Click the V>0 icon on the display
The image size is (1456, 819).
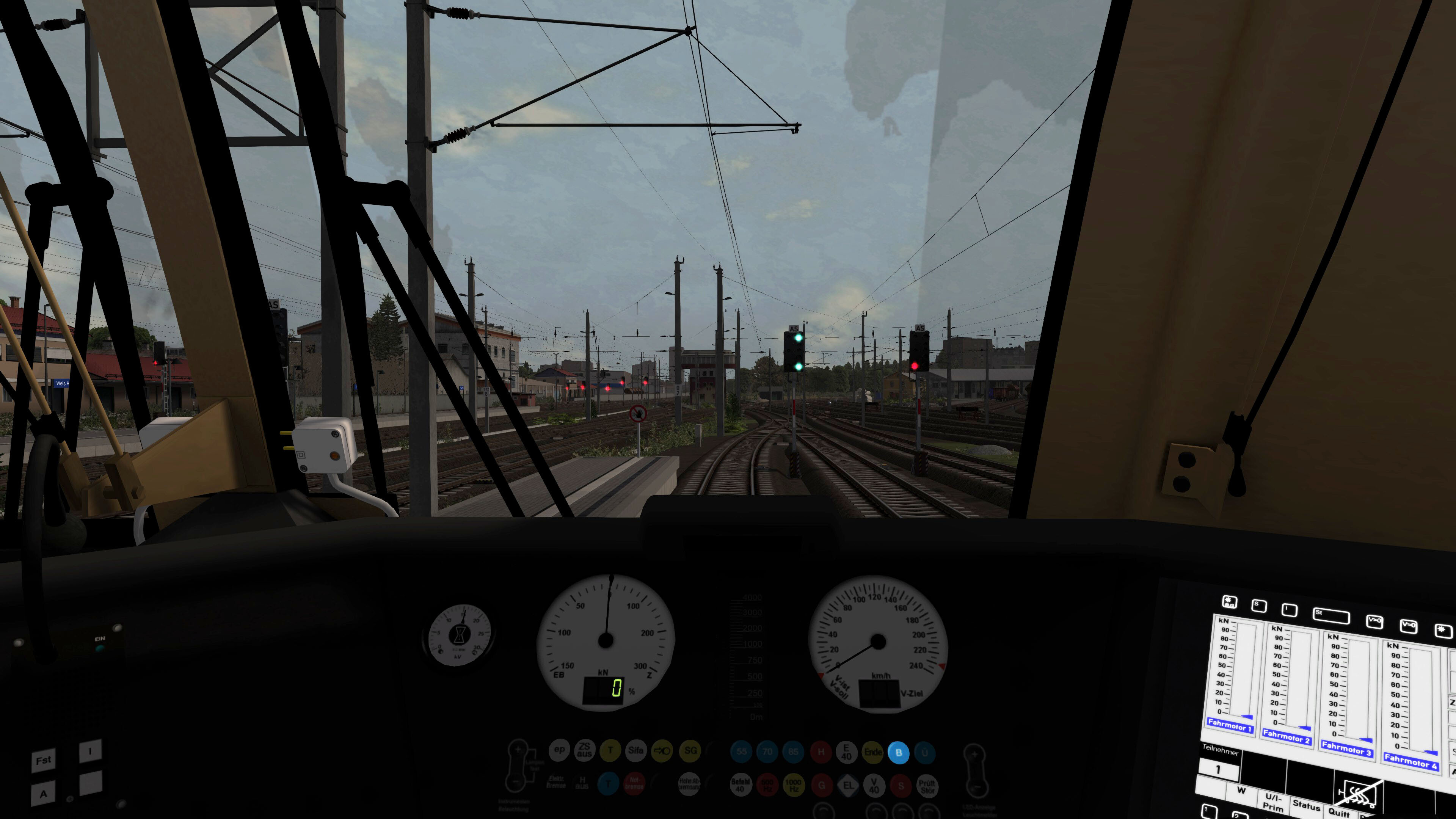pos(1375,621)
